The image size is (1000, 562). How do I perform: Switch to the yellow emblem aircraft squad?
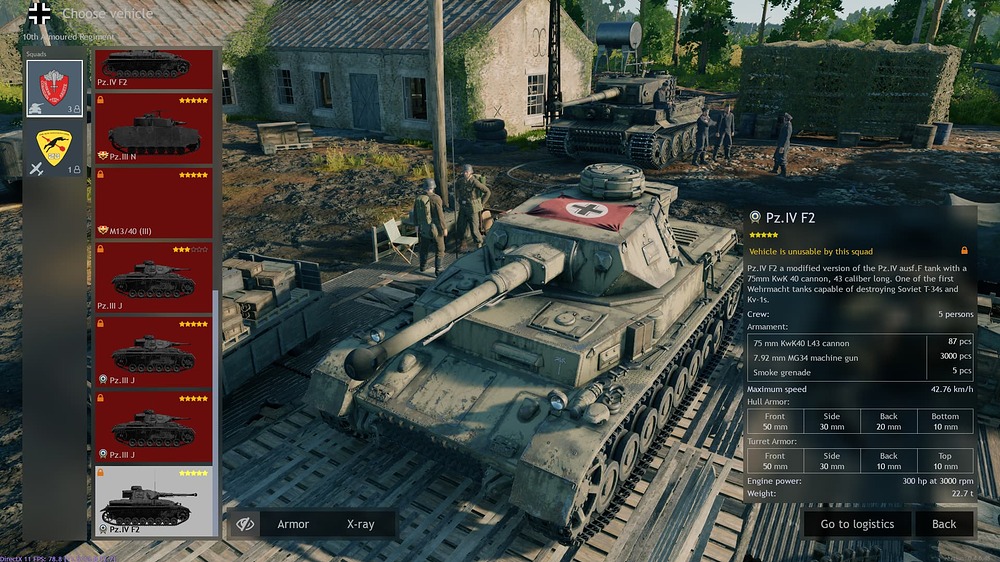[54, 152]
